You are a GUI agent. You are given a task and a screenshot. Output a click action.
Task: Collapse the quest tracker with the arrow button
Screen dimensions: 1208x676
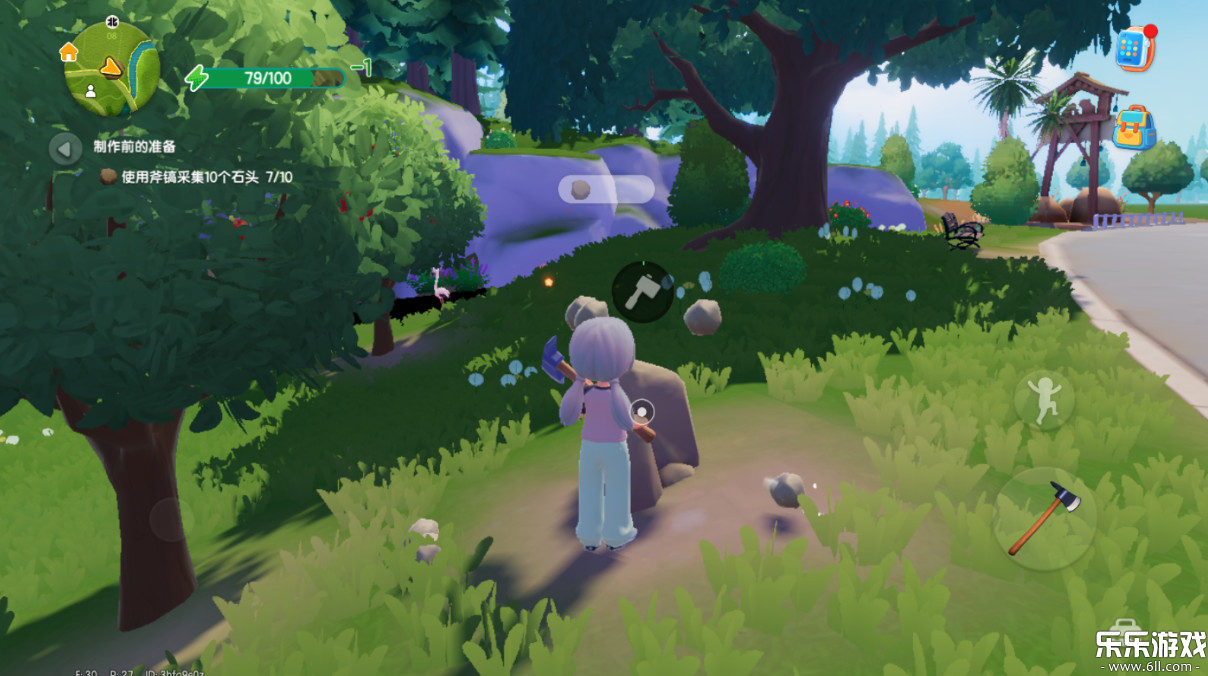(65, 149)
